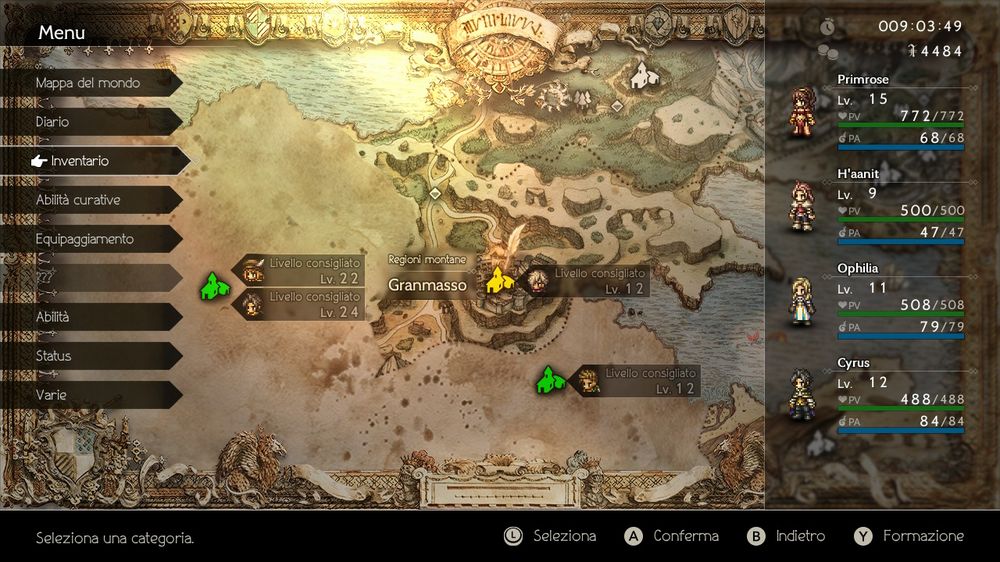Select the Diario menu entry
Screen dimensions: 1000x562
tap(90, 122)
